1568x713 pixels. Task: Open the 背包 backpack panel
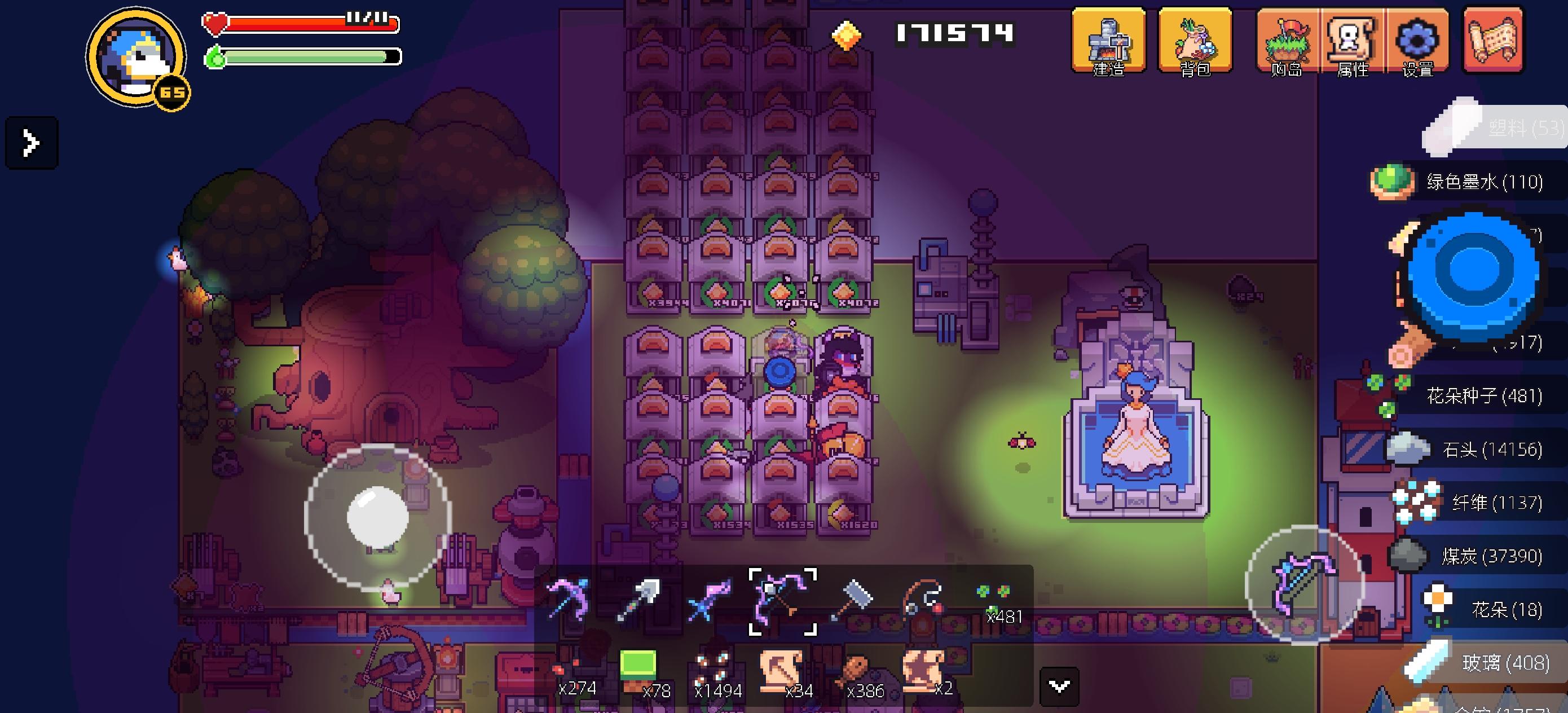click(1196, 44)
